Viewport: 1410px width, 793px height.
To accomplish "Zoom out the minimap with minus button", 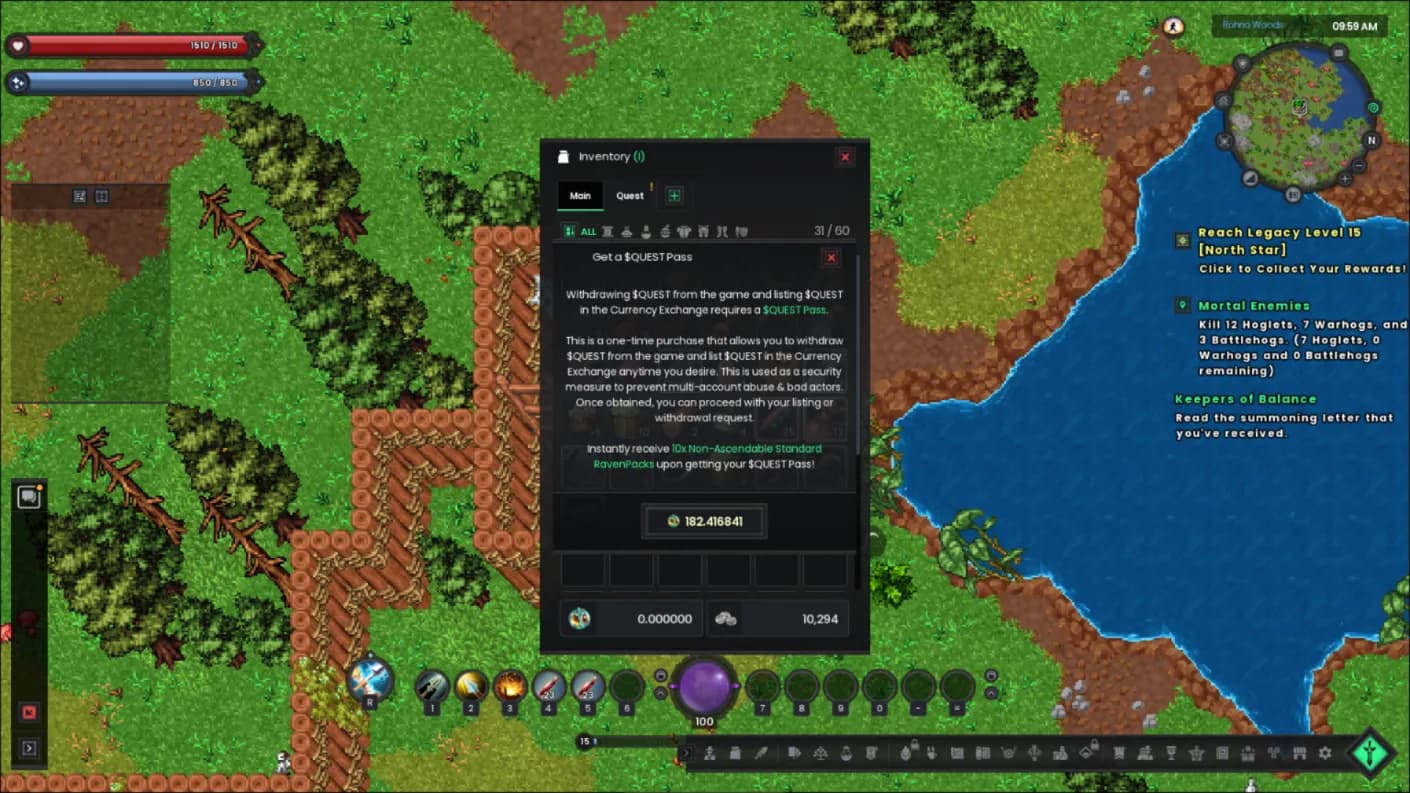I will pyautogui.click(x=1360, y=166).
